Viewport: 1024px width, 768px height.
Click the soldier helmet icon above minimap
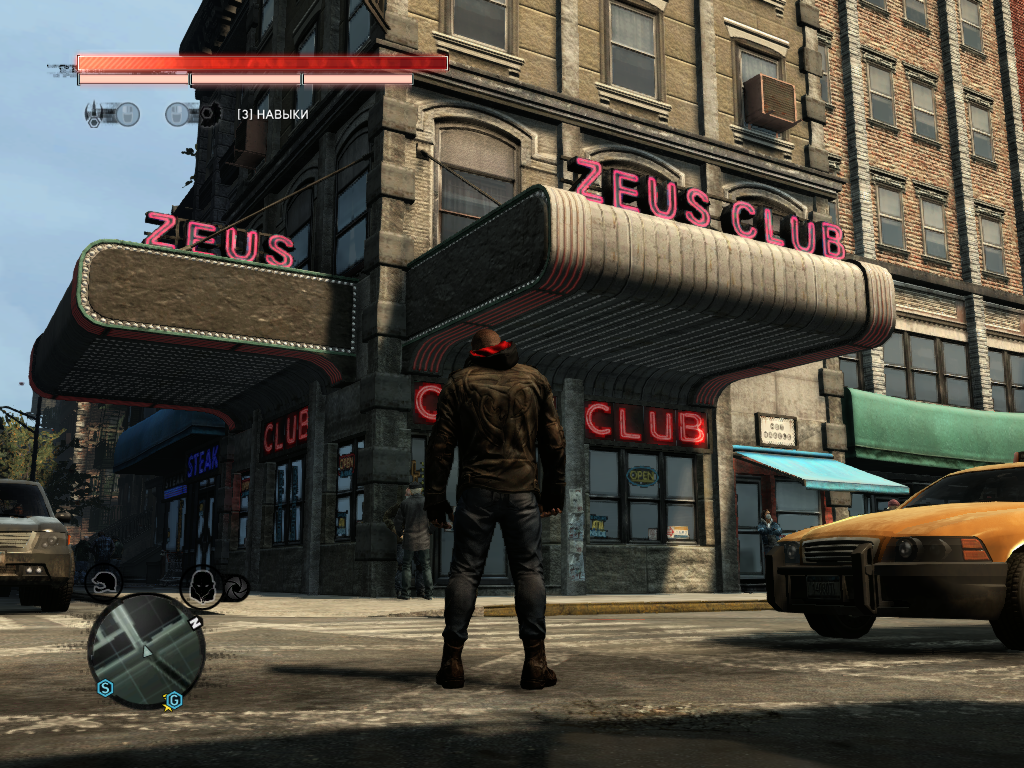[103, 581]
